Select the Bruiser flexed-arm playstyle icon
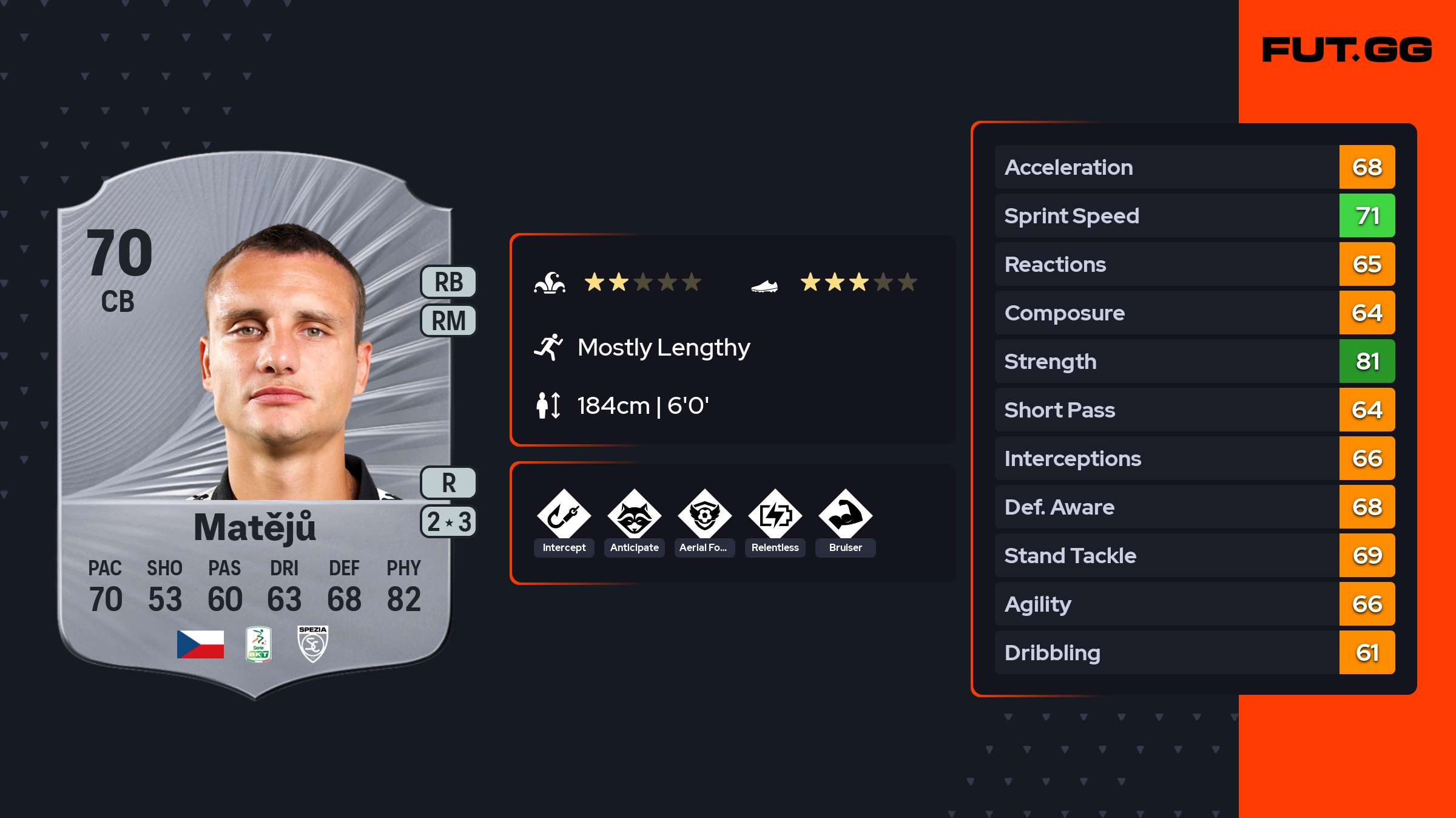Viewport: 1456px width, 818px height. tap(845, 516)
